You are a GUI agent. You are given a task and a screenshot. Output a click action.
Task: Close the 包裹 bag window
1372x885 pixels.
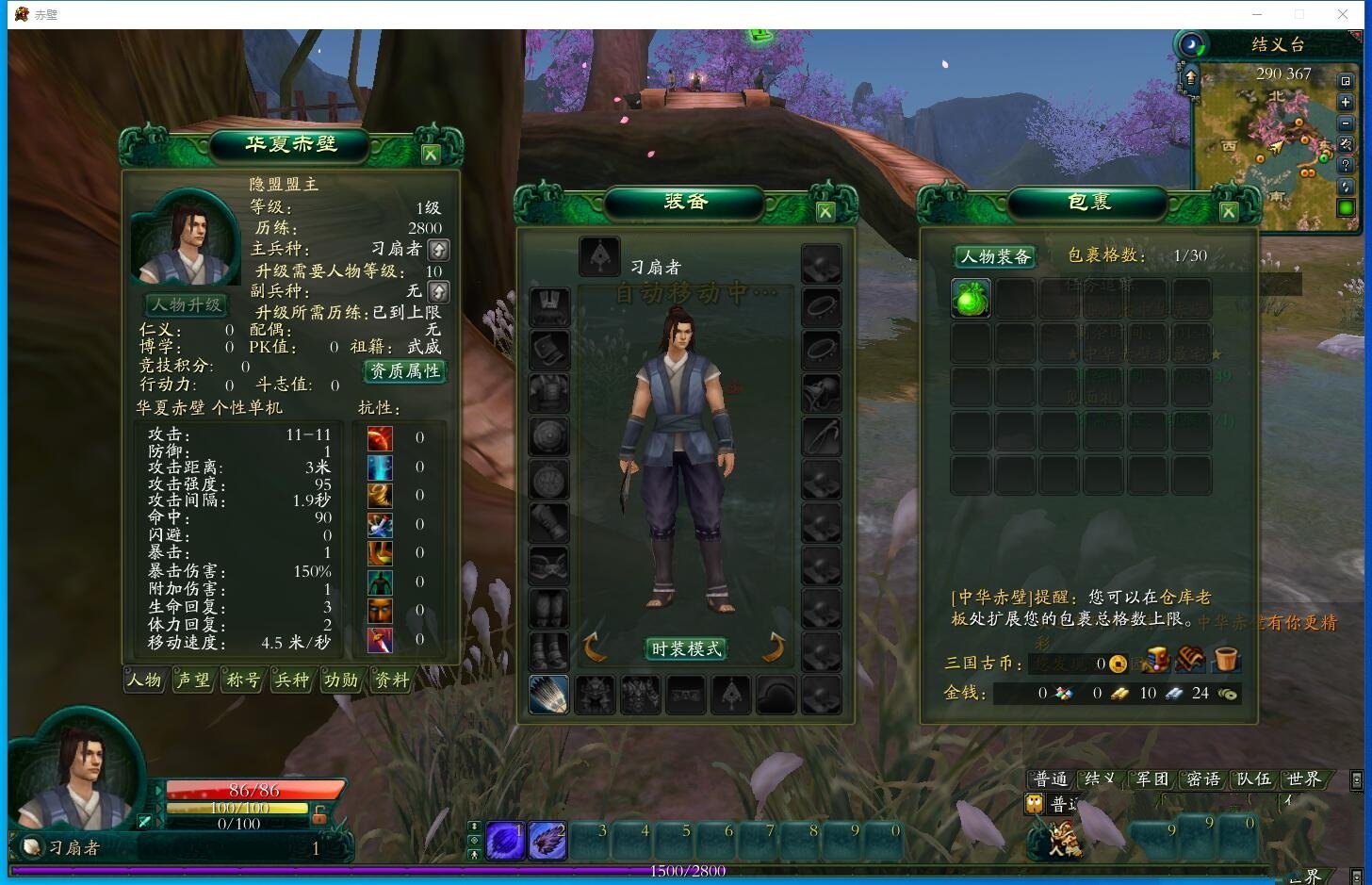pos(1228,212)
